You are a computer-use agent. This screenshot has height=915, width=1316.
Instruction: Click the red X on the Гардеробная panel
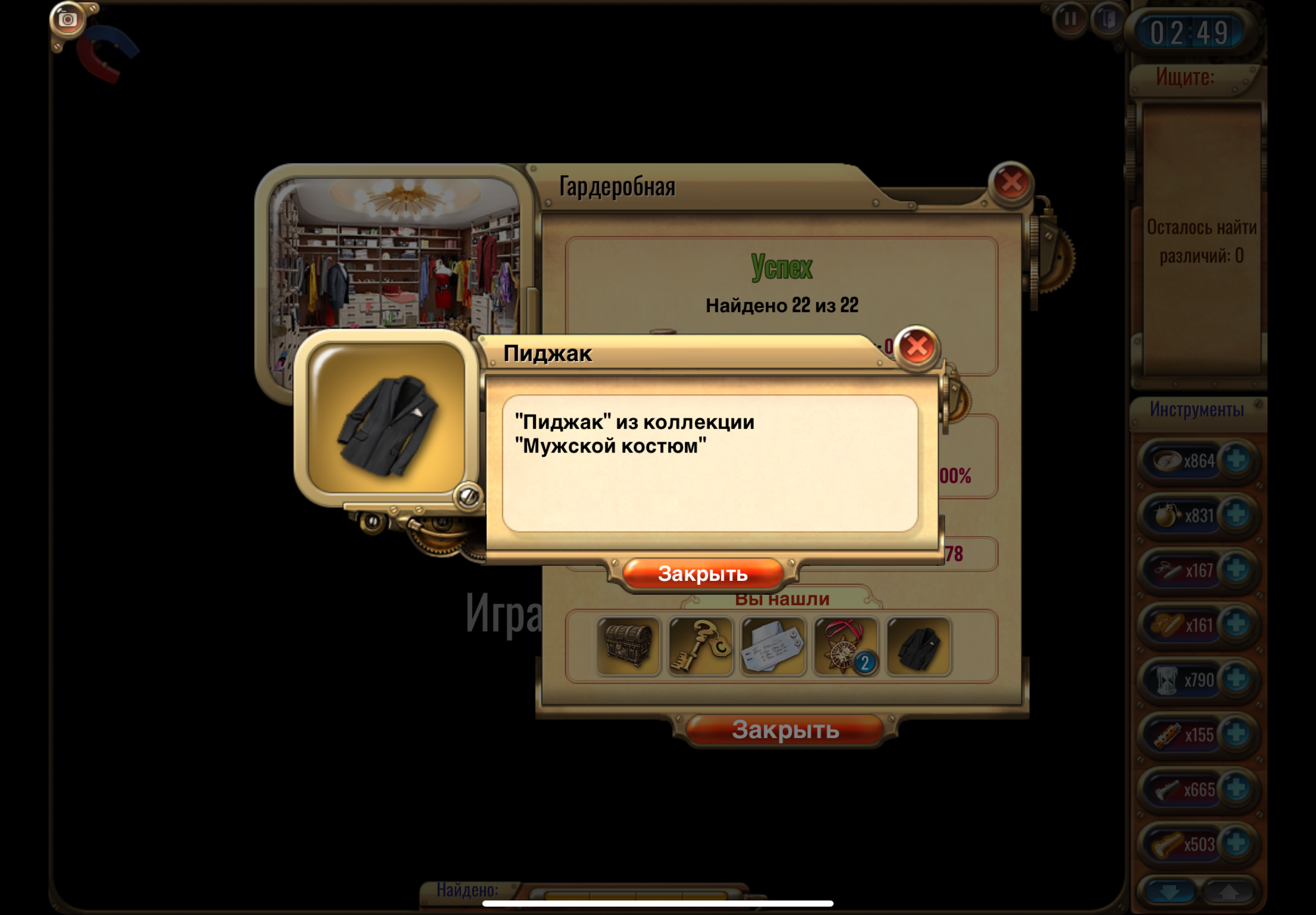point(1011,182)
